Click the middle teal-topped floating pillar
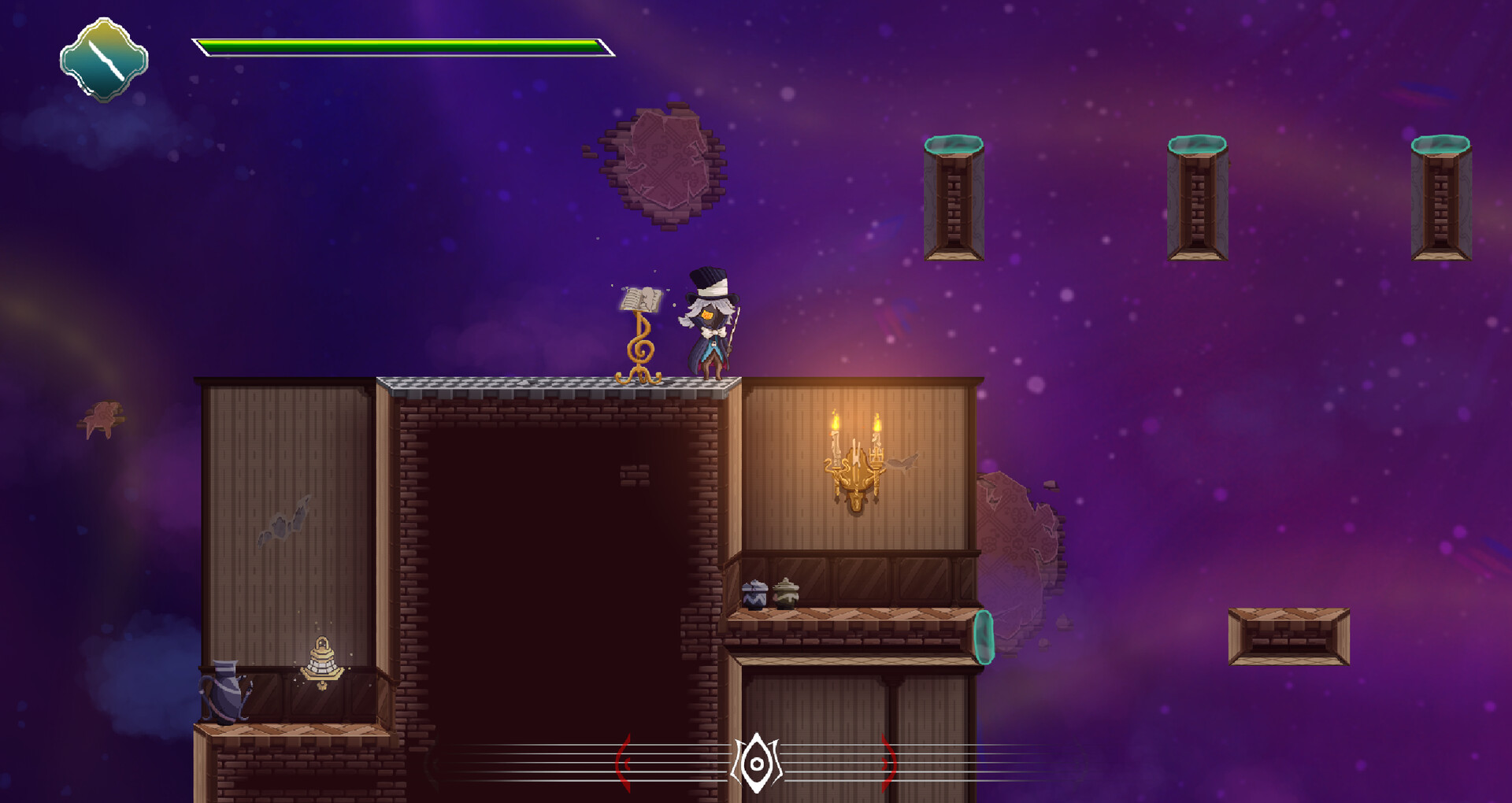Screen dimensions: 1512x803 coord(1197,197)
